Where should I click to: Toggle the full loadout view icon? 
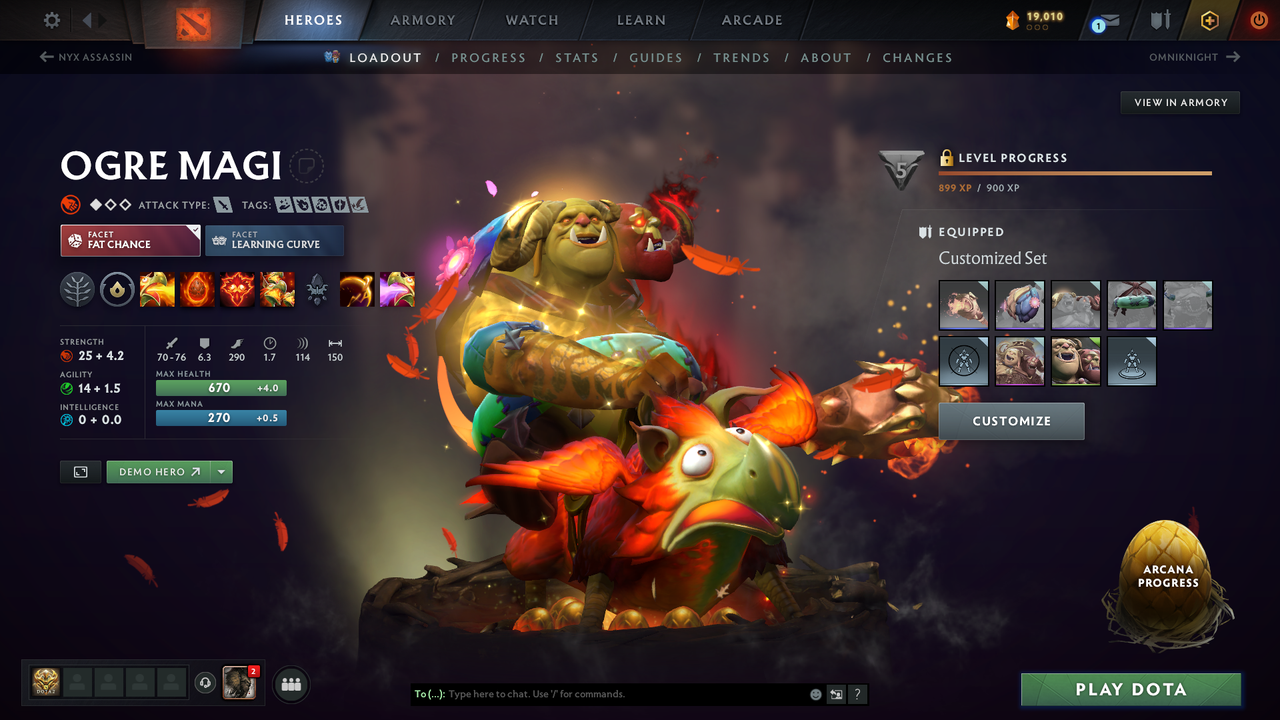click(x=80, y=471)
